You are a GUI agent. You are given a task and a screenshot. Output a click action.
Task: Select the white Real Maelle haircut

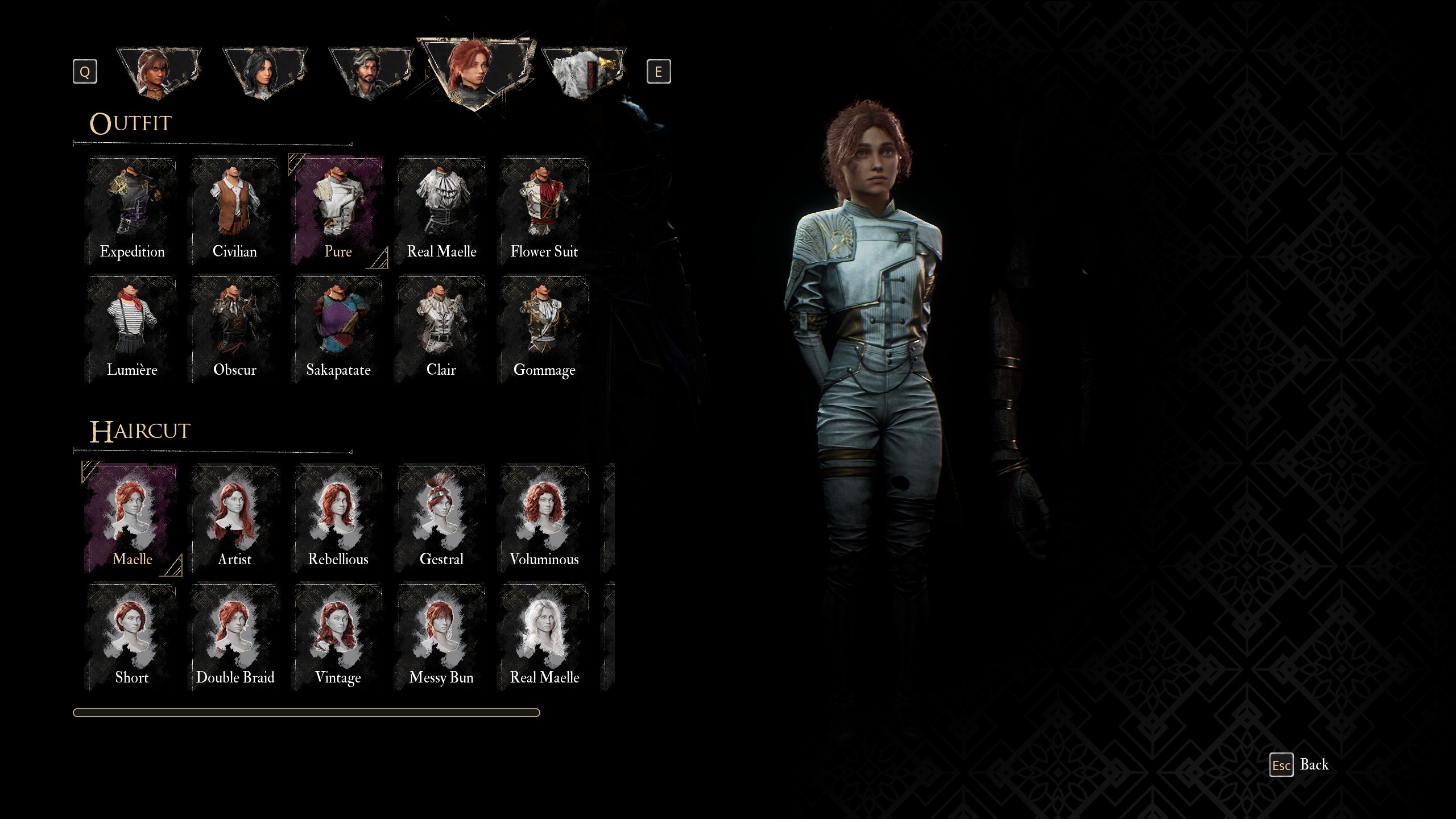[544, 636]
